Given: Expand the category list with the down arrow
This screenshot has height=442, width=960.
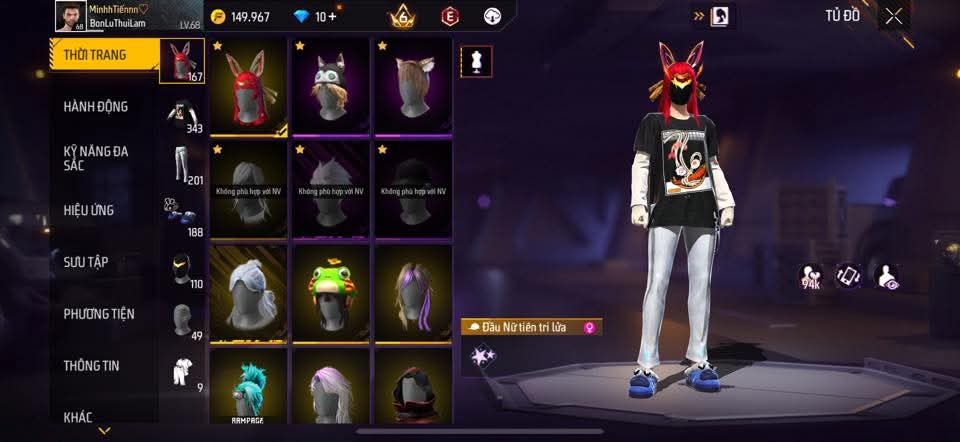Looking at the screenshot, I should [104, 431].
